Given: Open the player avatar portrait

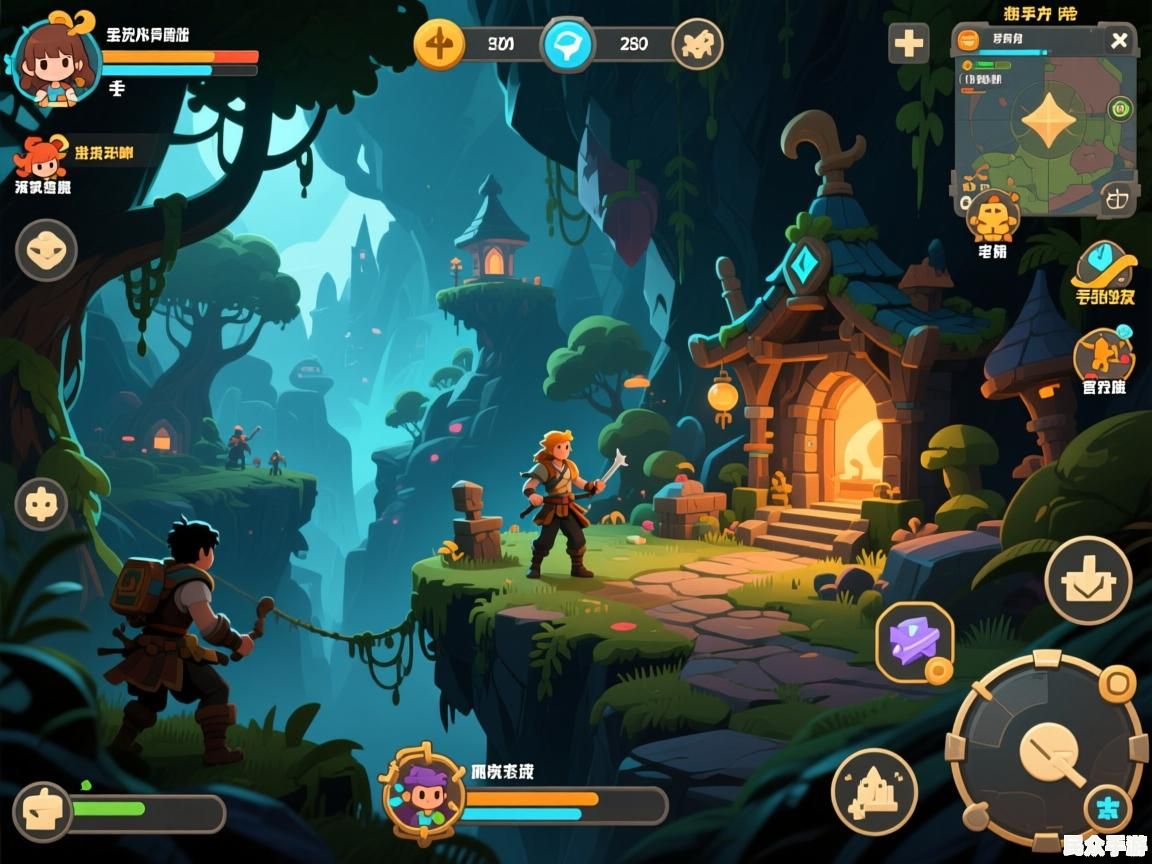Looking at the screenshot, I should coord(56,62).
